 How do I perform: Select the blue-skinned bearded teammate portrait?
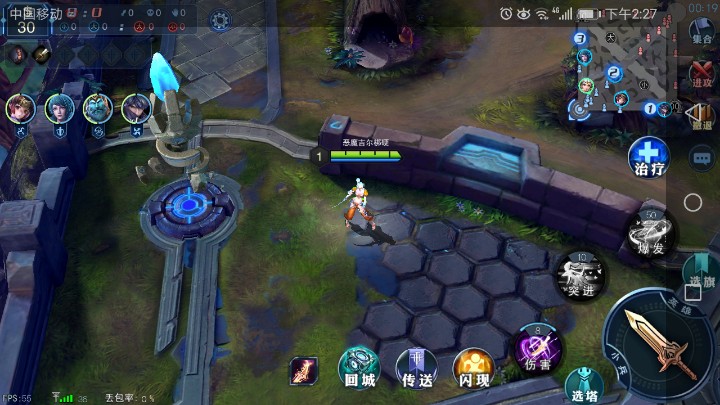[97, 108]
